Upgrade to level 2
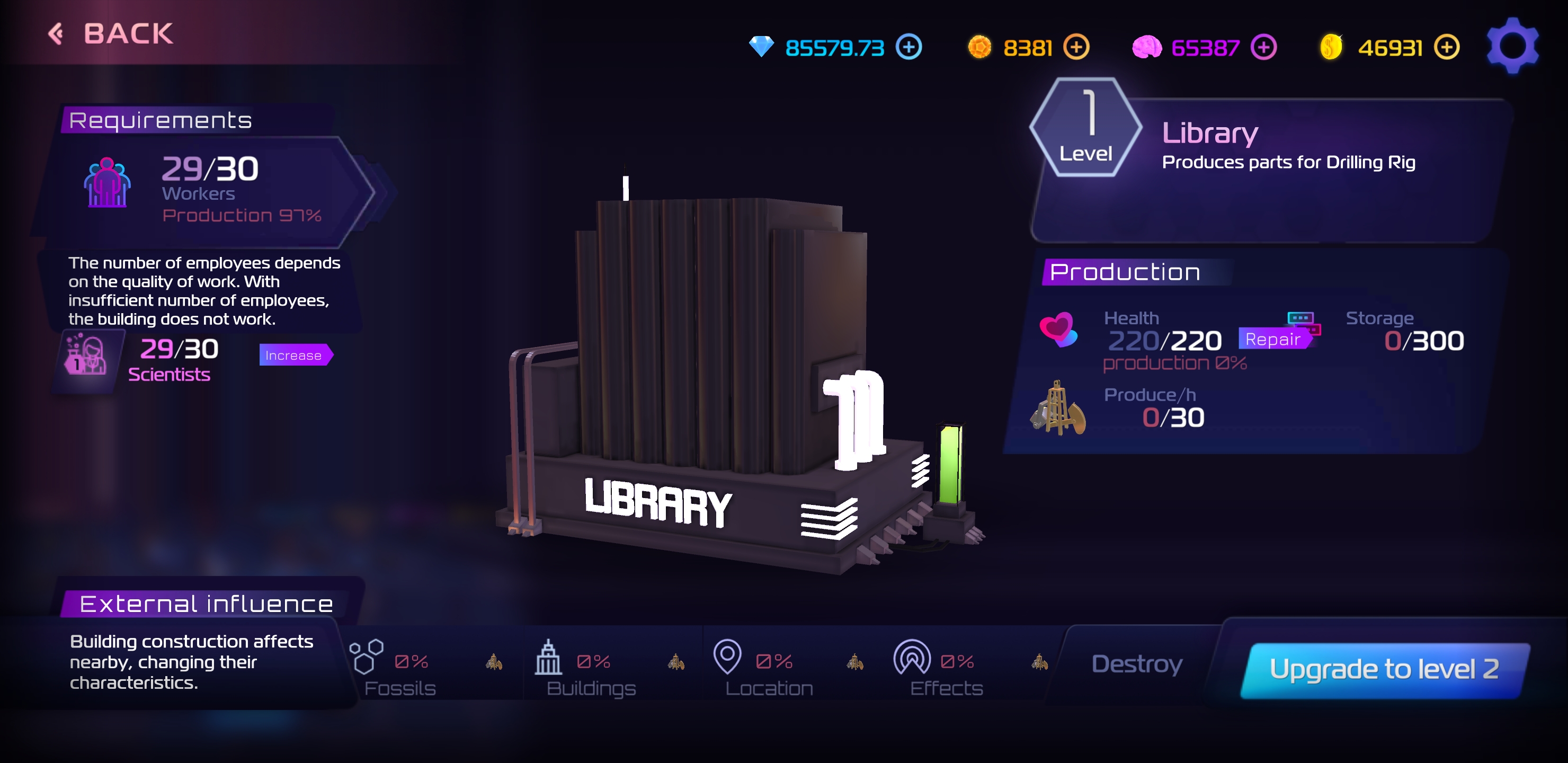1568x763 pixels. (x=1384, y=669)
